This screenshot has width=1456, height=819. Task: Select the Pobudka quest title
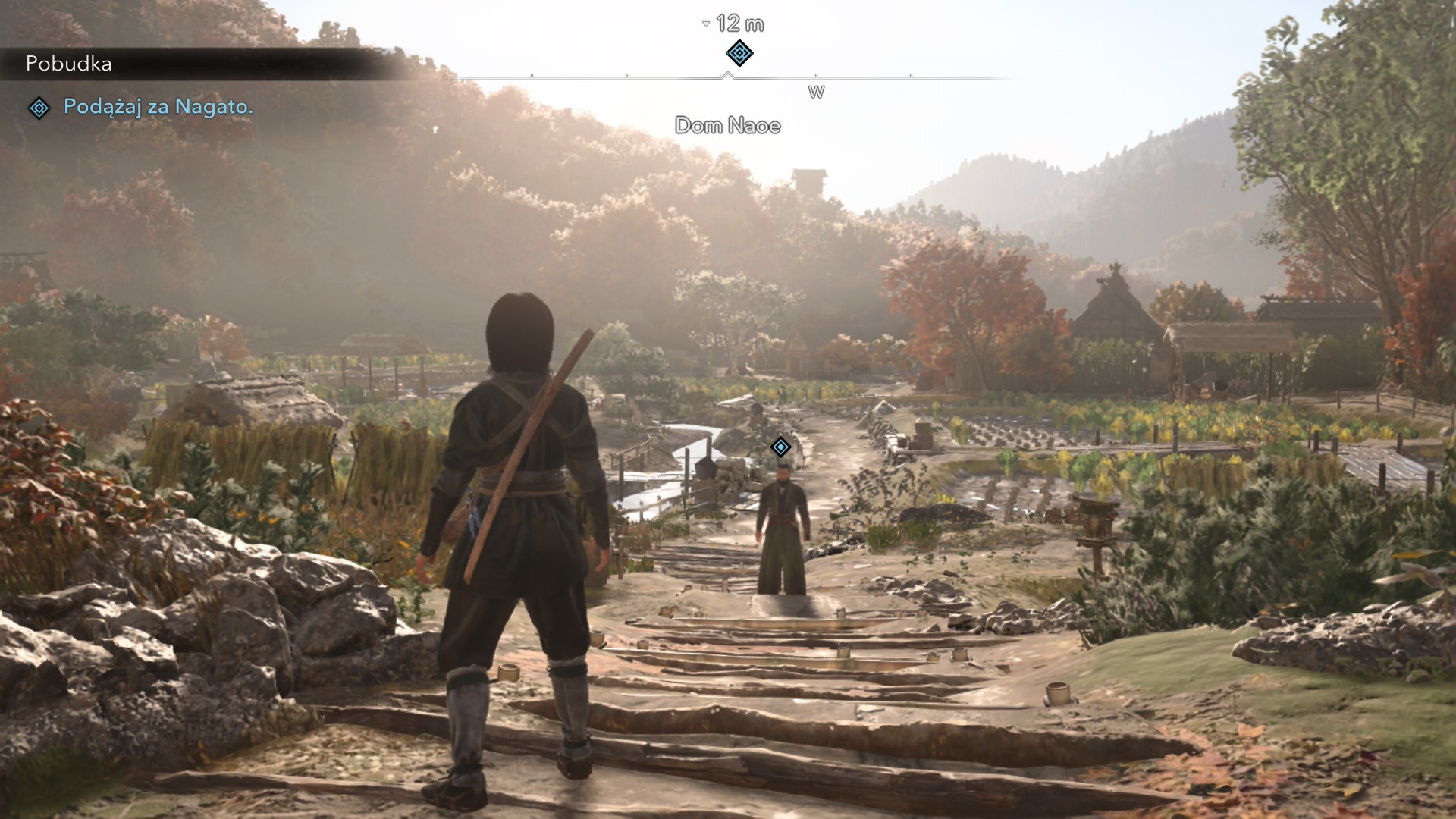[x=69, y=64]
